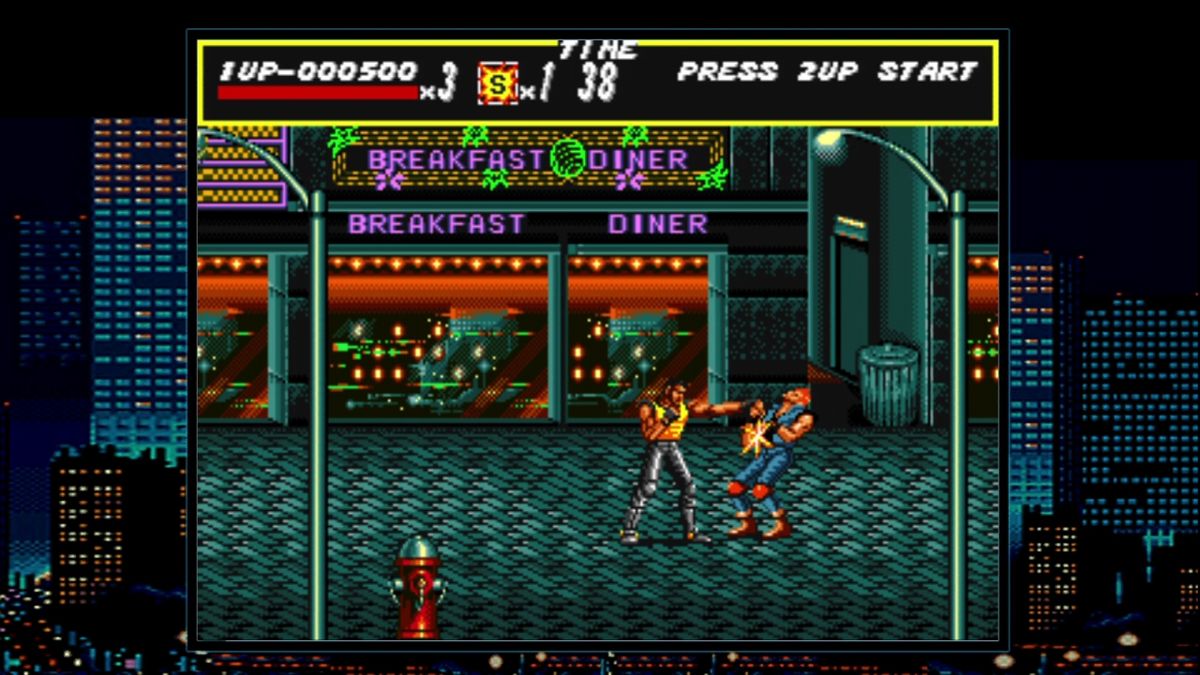
Task: Click the special attack S icon
Action: pyautogui.click(x=497, y=83)
